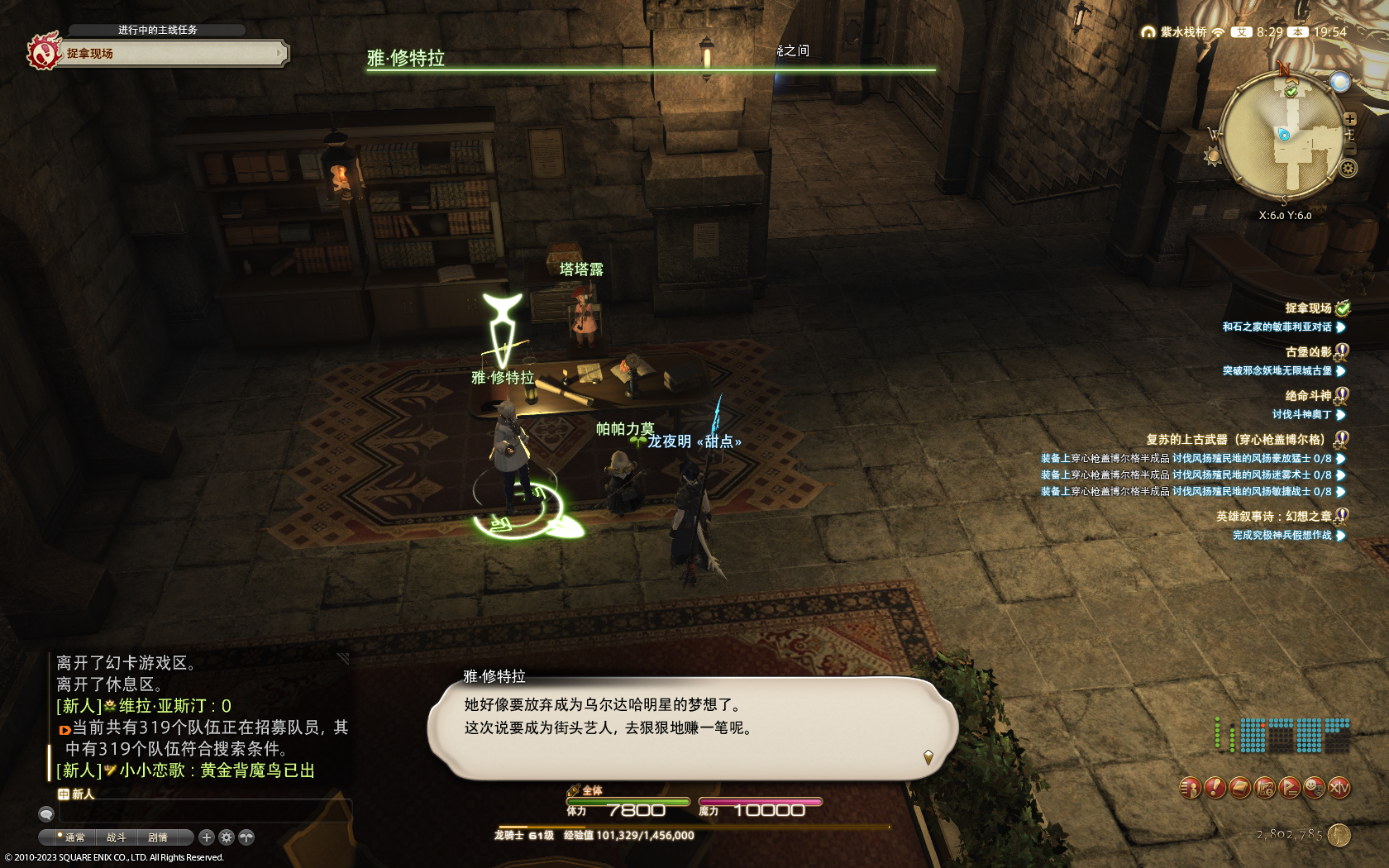The width and height of the screenshot is (1389, 868).
Task: Zoom out the minimap
Action: point(1349,149)
